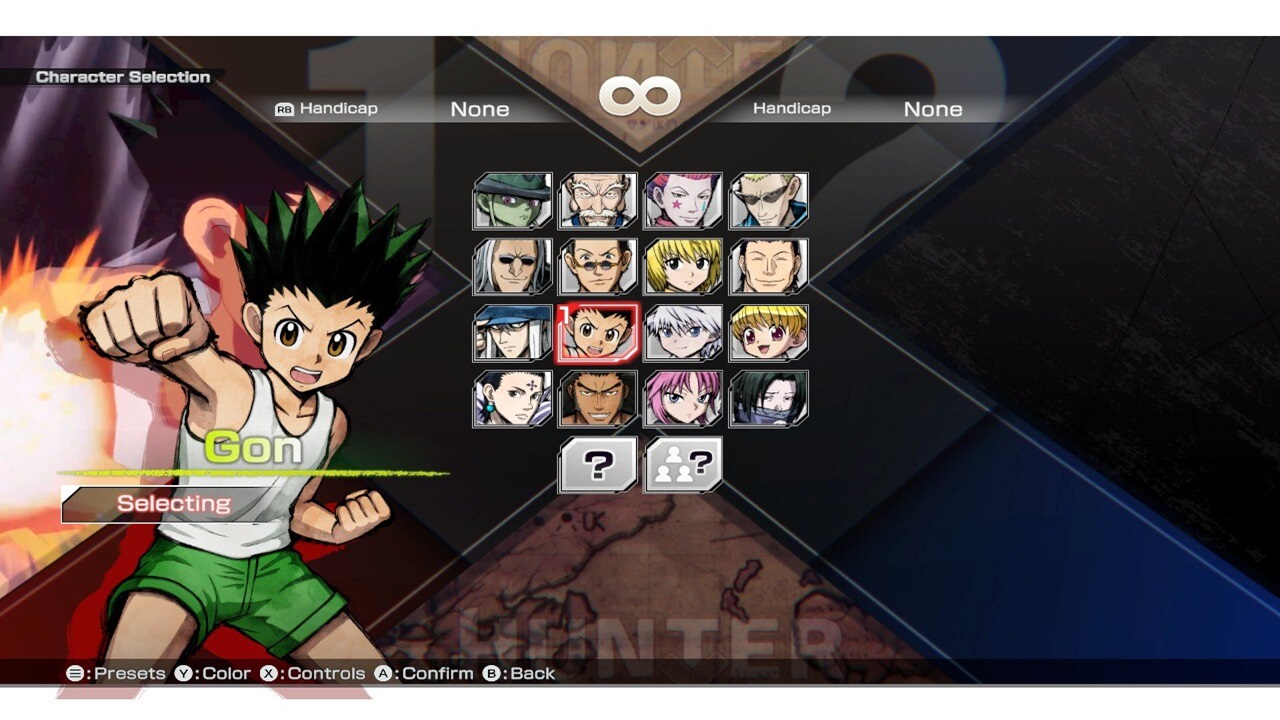Choose Netero, the mustached old master
The image size is (1280, 720).
pyautogui.click(x=597, y=200)
